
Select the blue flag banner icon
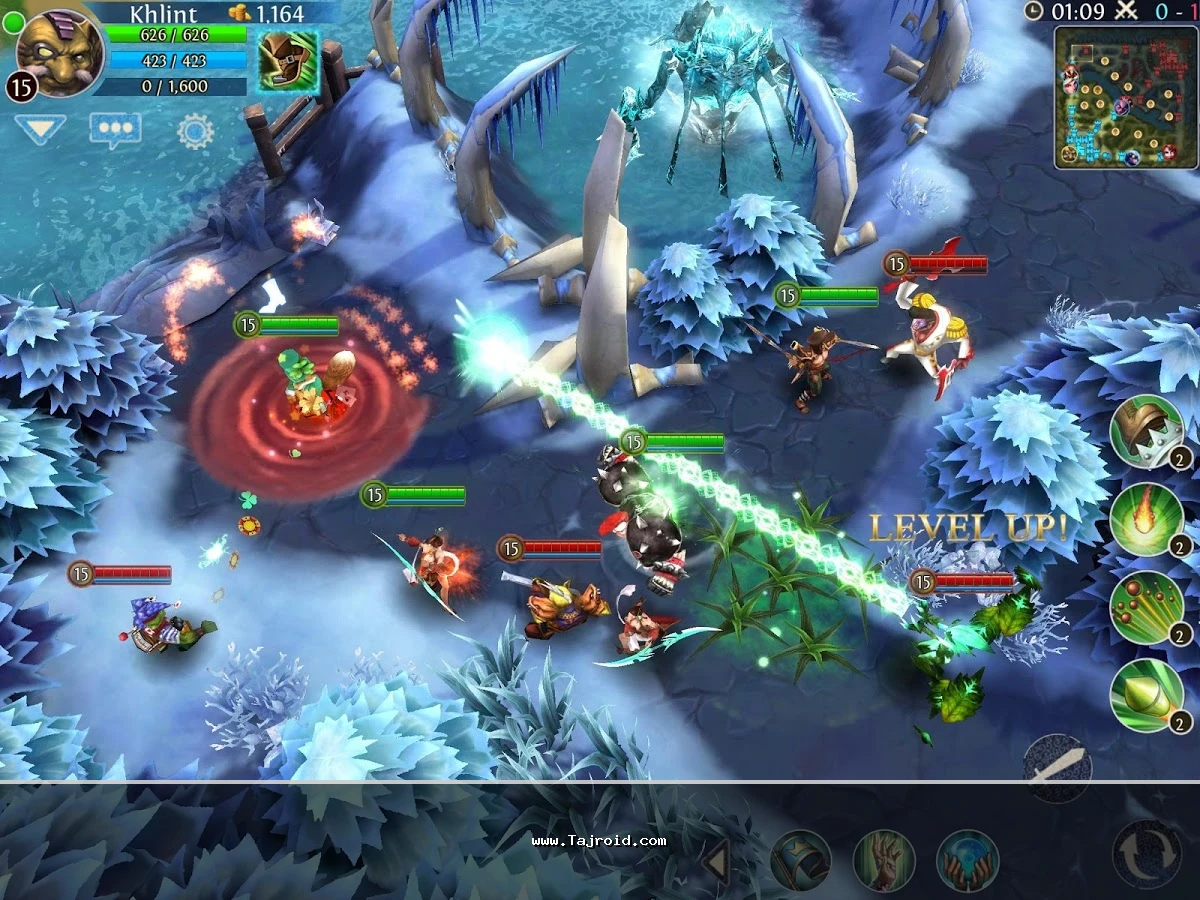point(800,860)
